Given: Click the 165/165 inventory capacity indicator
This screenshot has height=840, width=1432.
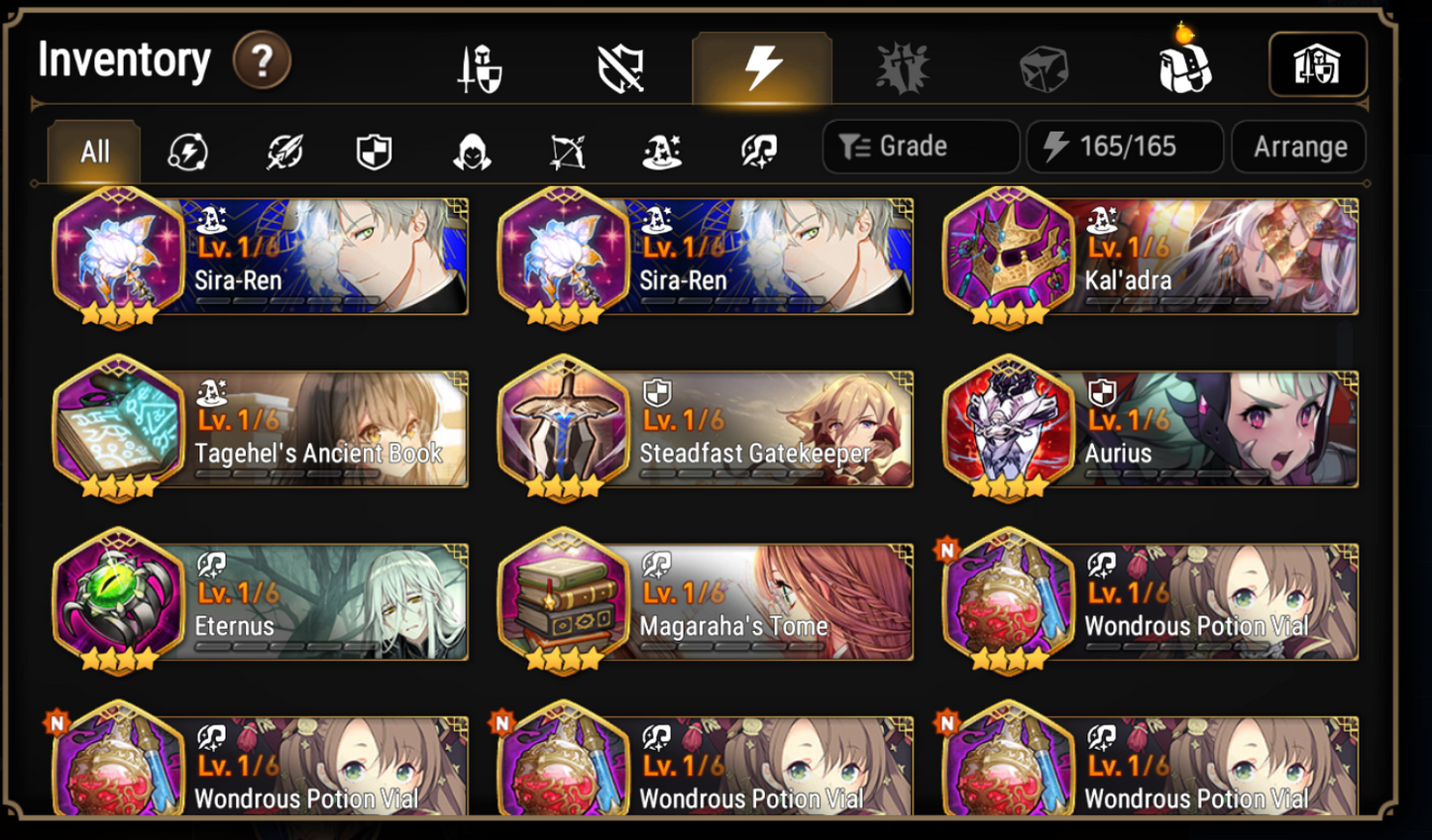Looking at the screenshot, I should pos(1124,146).
